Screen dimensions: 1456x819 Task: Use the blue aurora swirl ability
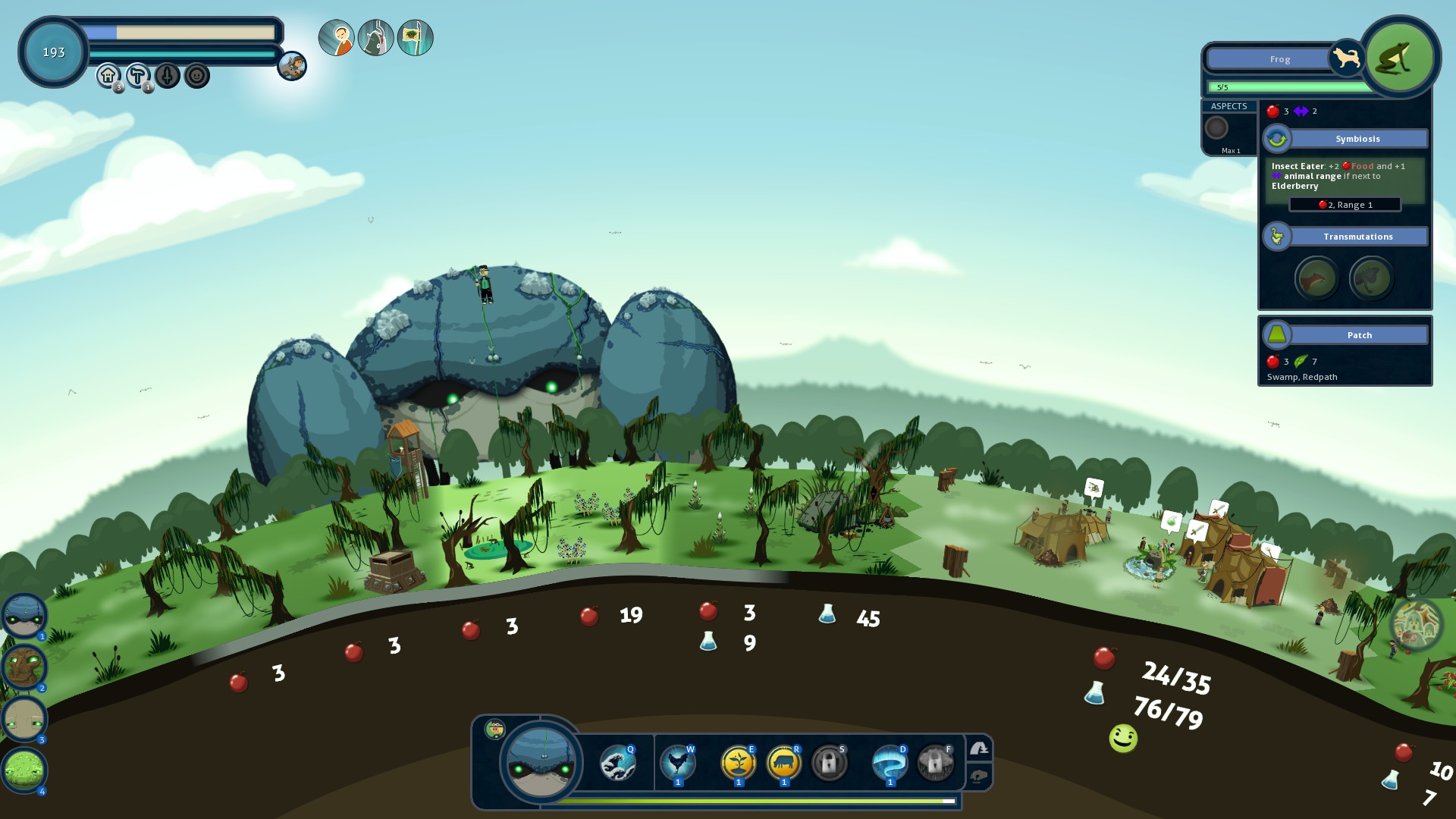[x=890, y=763]
